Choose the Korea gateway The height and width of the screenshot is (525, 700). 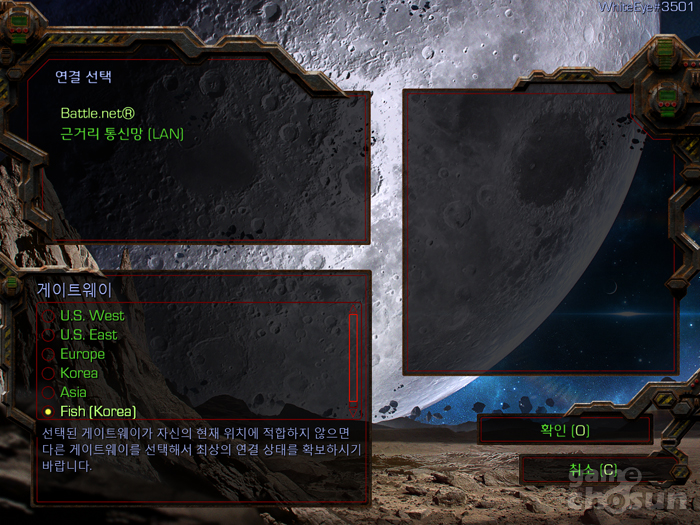tap(79, 373)
